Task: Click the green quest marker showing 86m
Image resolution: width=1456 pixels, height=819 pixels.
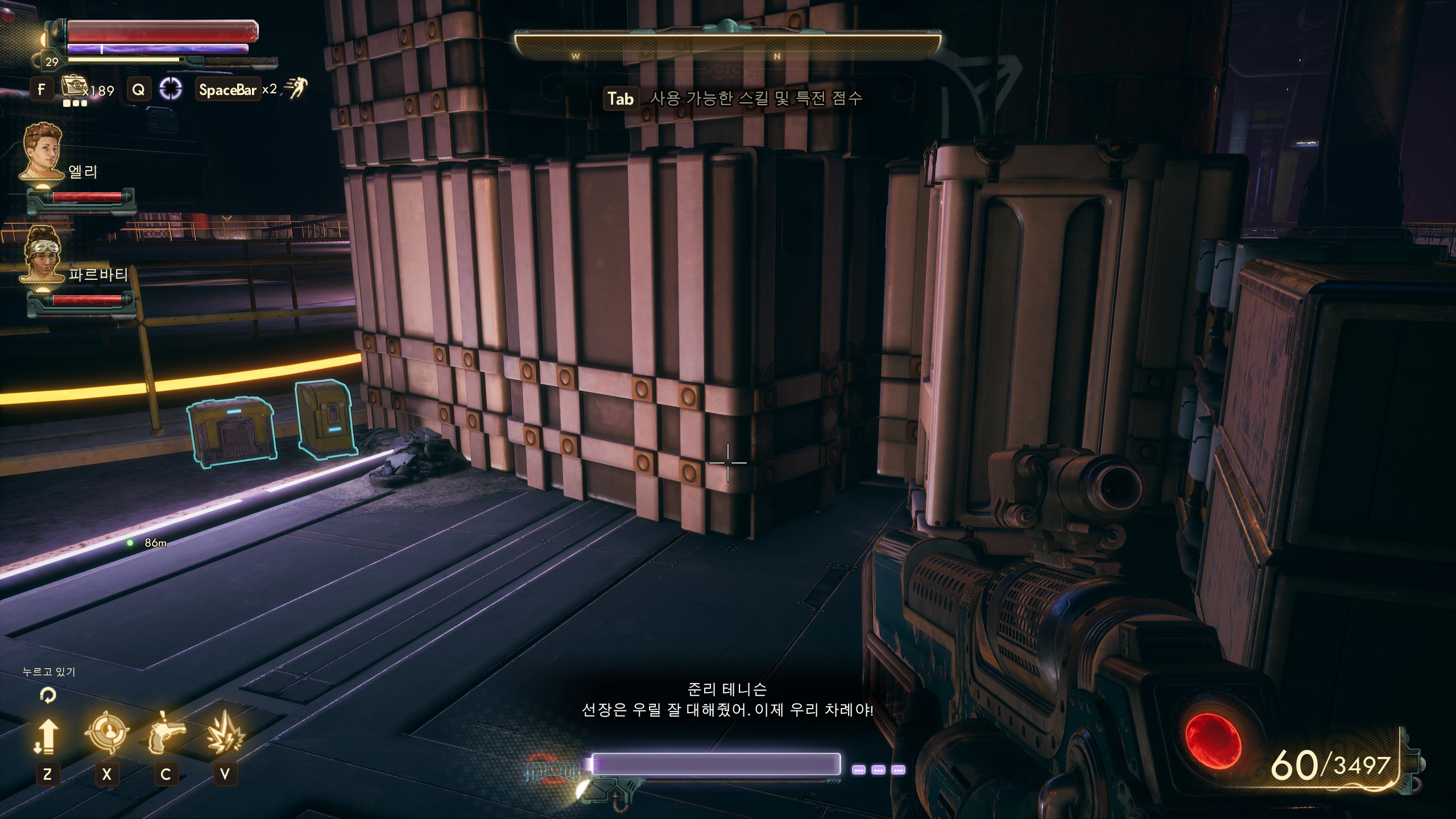Action: (x=130, y=543)
